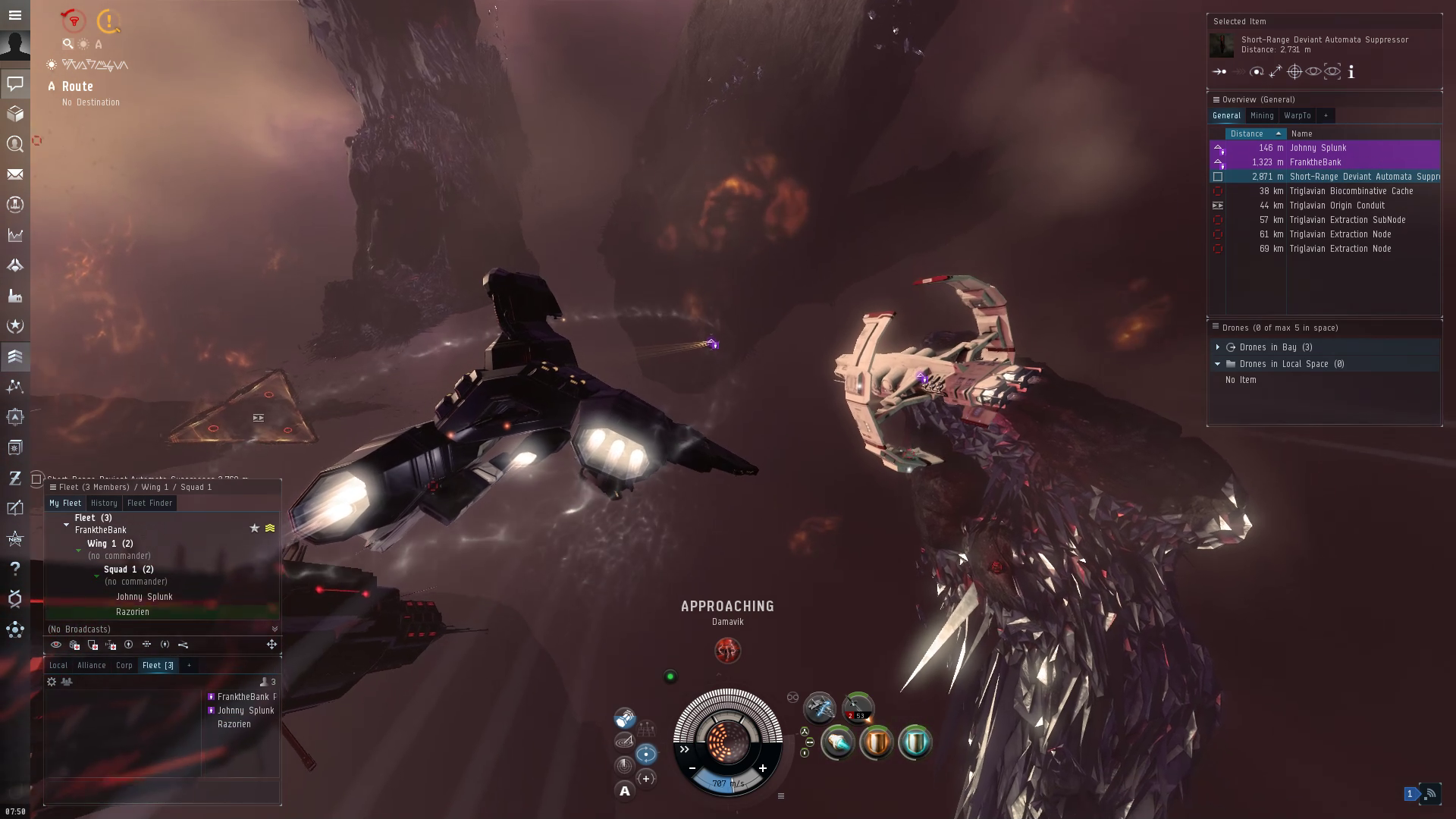Switch to Alliance chat channel

pyautogui.click(x=91, y=666)
